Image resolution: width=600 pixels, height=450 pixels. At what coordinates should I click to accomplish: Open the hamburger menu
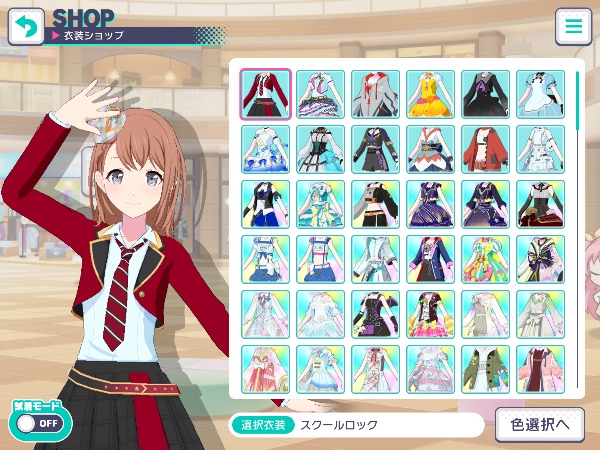573,27
